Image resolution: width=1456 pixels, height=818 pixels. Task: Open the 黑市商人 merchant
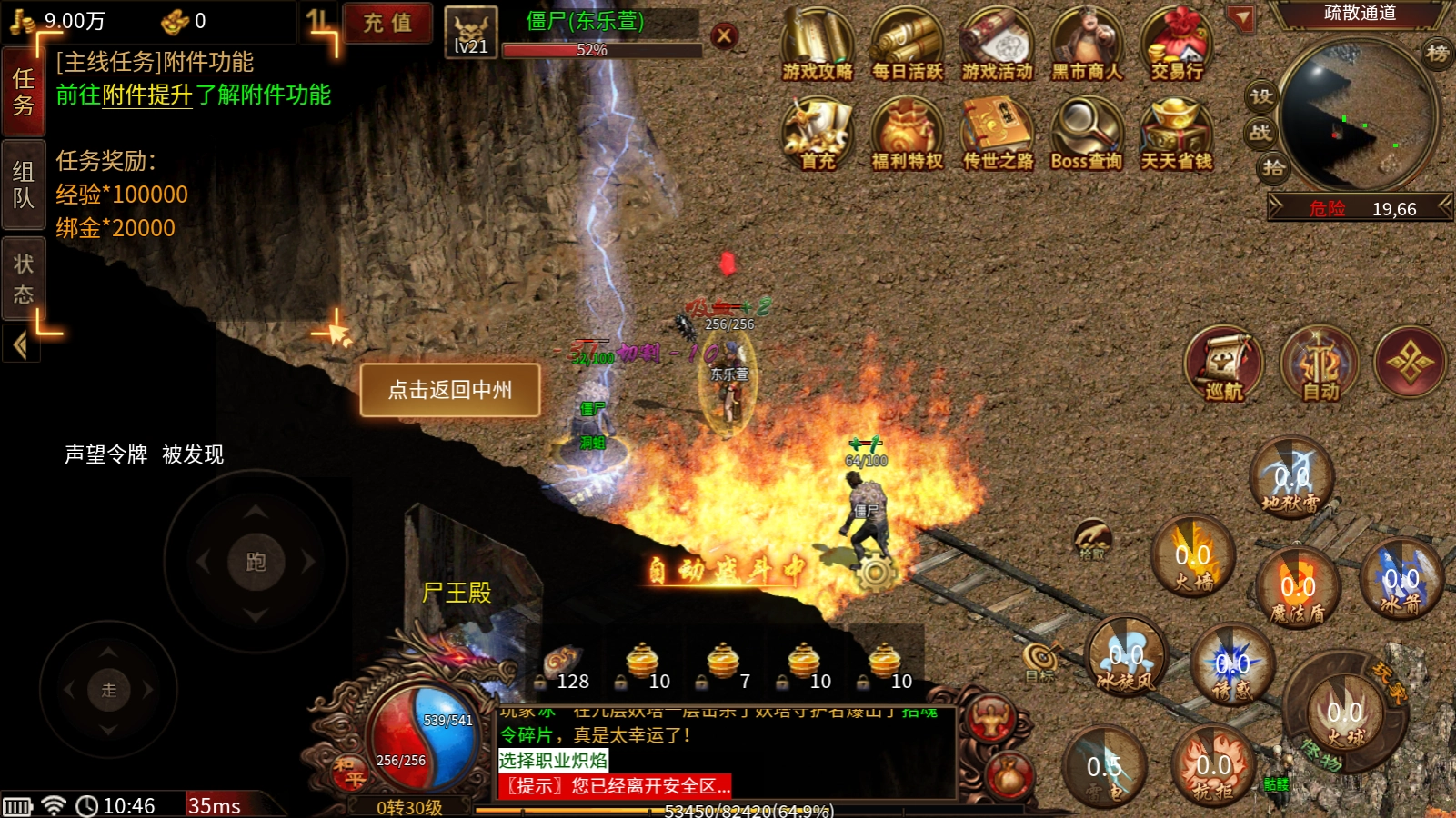[x=1087, y=44]
